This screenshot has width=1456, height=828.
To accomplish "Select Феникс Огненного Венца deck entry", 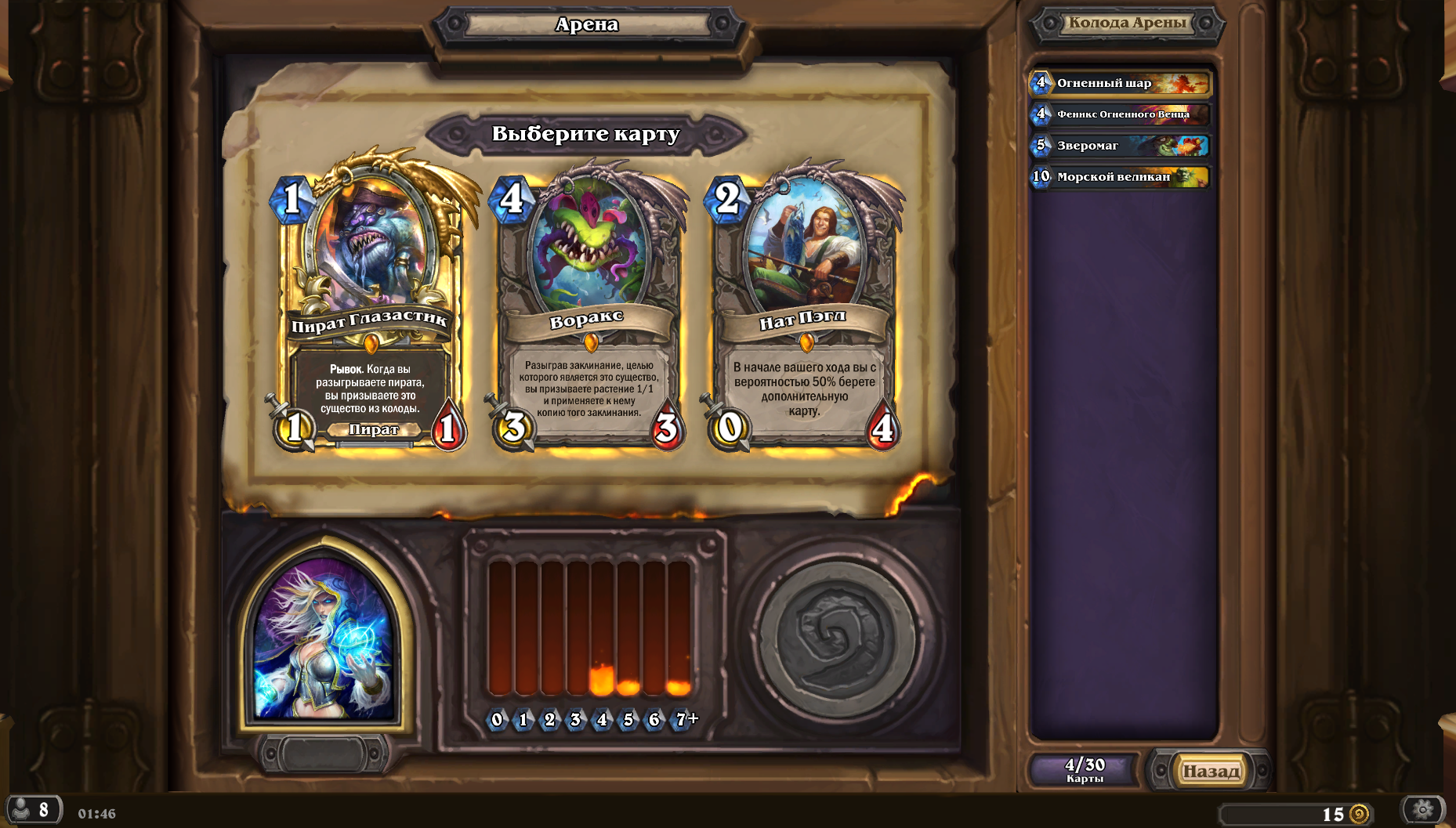I will 1121,114.
